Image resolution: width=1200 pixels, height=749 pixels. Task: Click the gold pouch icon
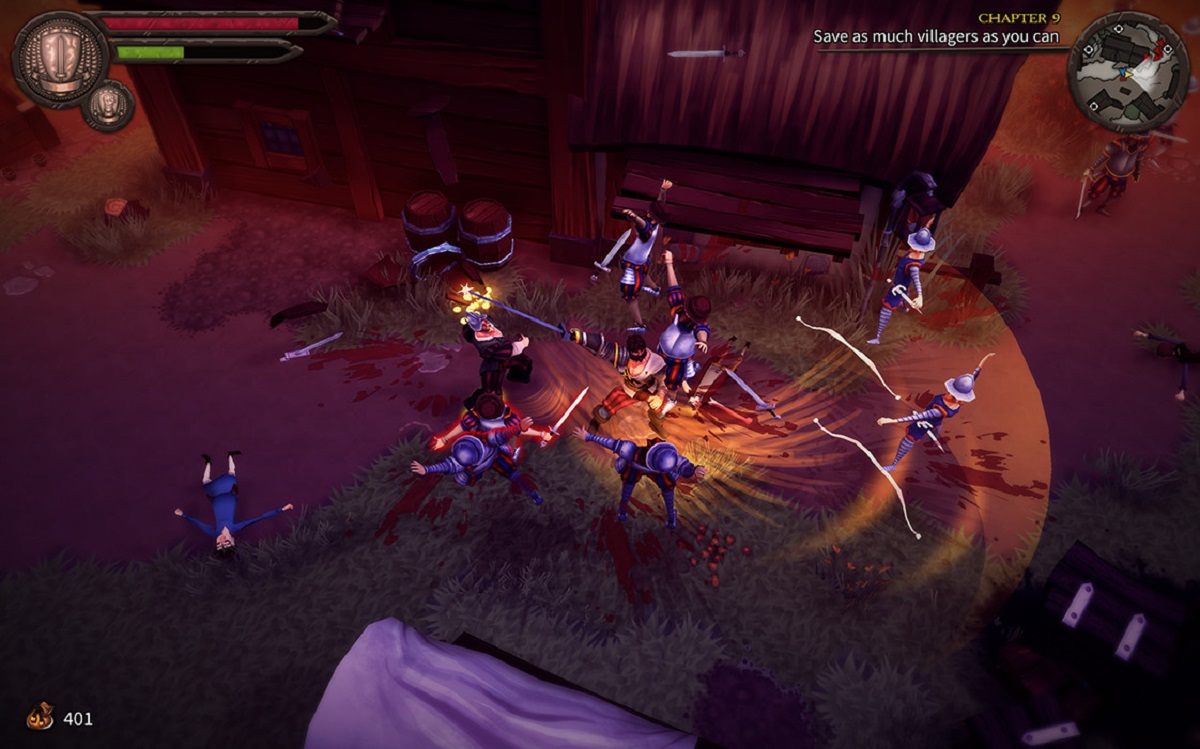40,717
